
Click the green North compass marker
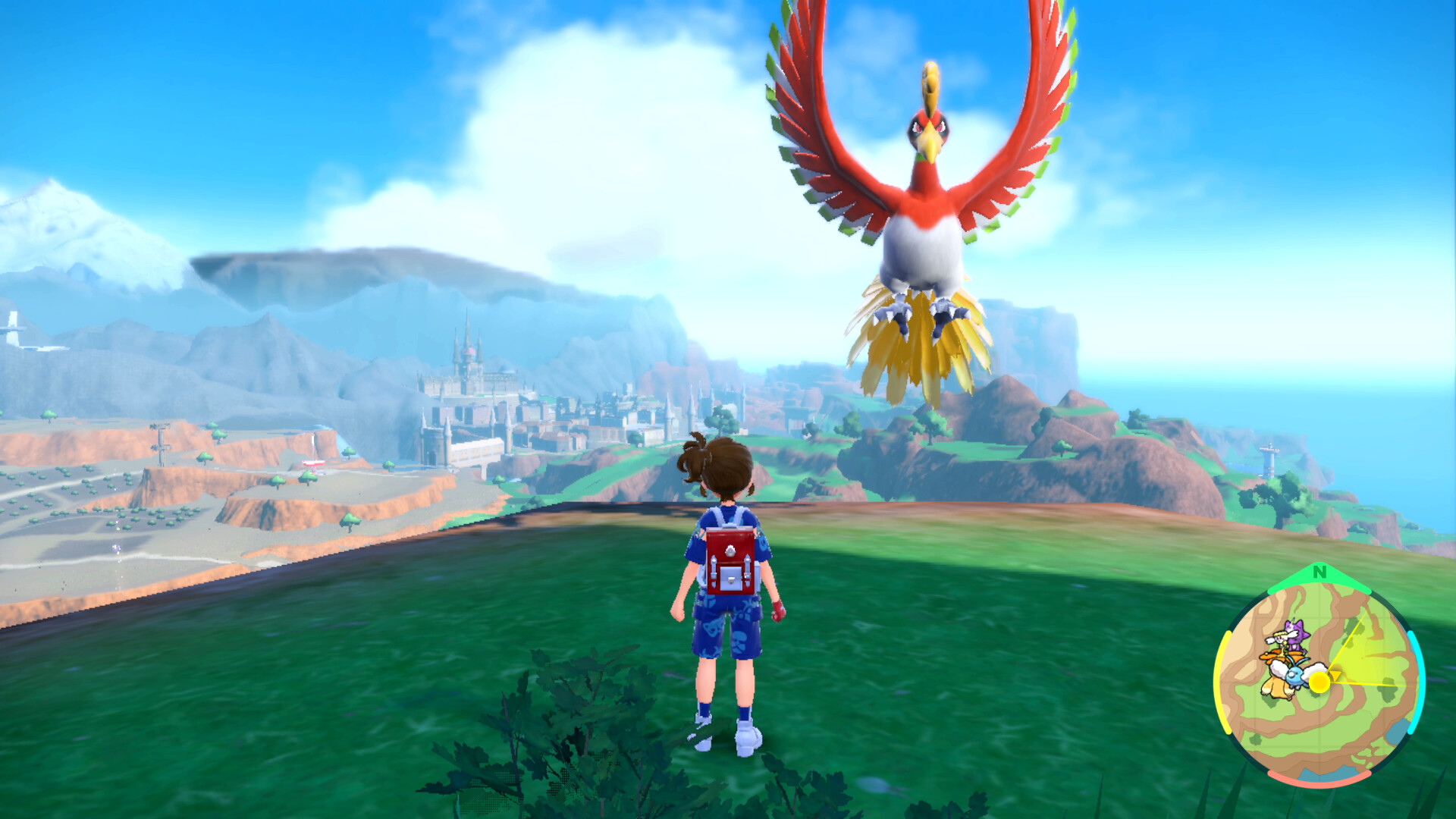(1319, 573)
